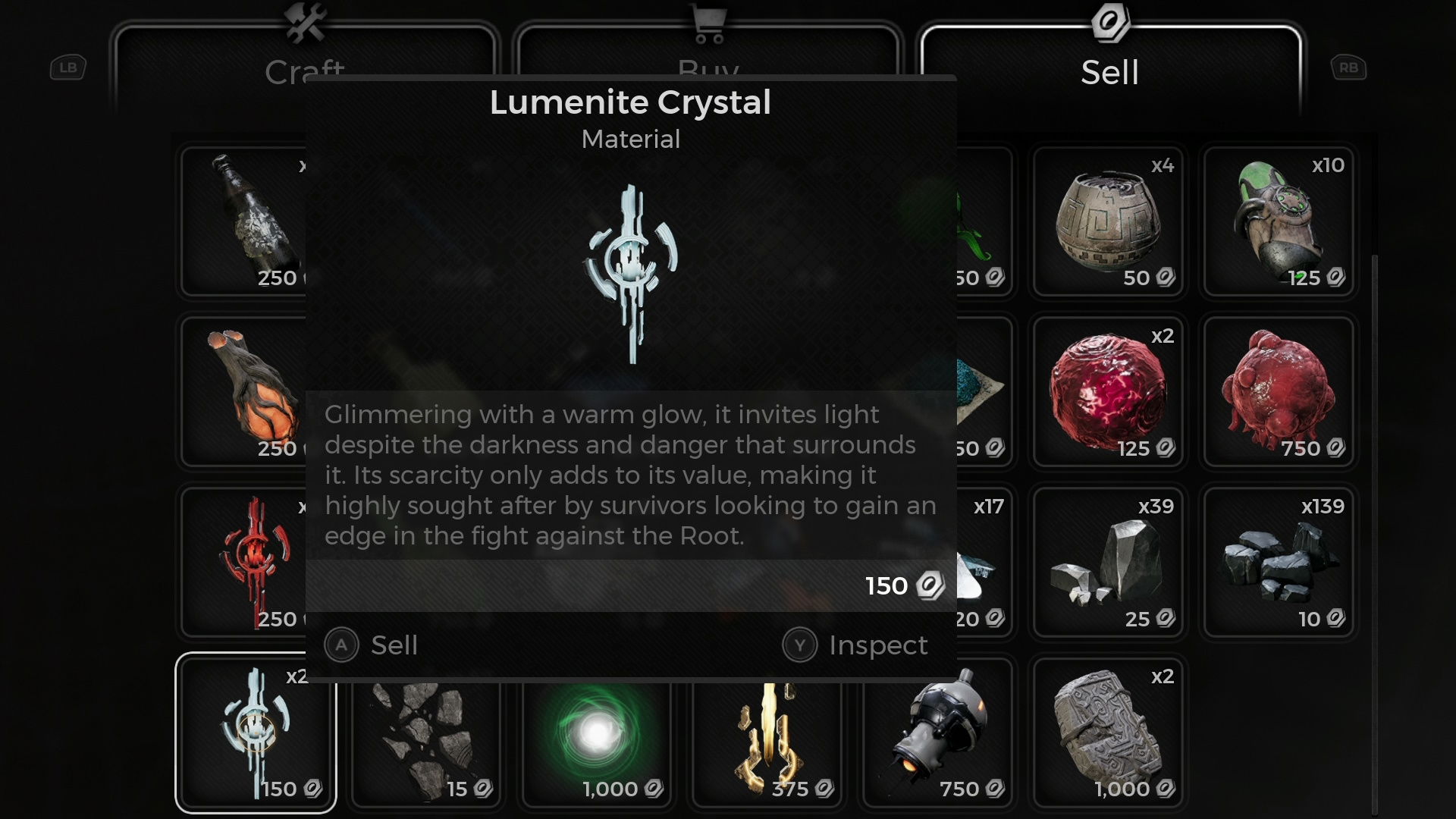Select the red crystal relic slot
The height and width of the screenshot is (819, 1456).
point(244,562)
